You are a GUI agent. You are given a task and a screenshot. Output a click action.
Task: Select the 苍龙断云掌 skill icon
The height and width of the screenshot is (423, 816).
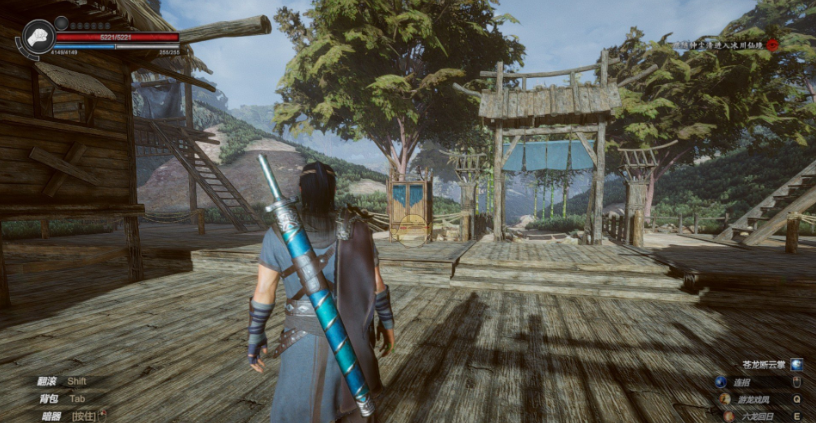(797, 365)
